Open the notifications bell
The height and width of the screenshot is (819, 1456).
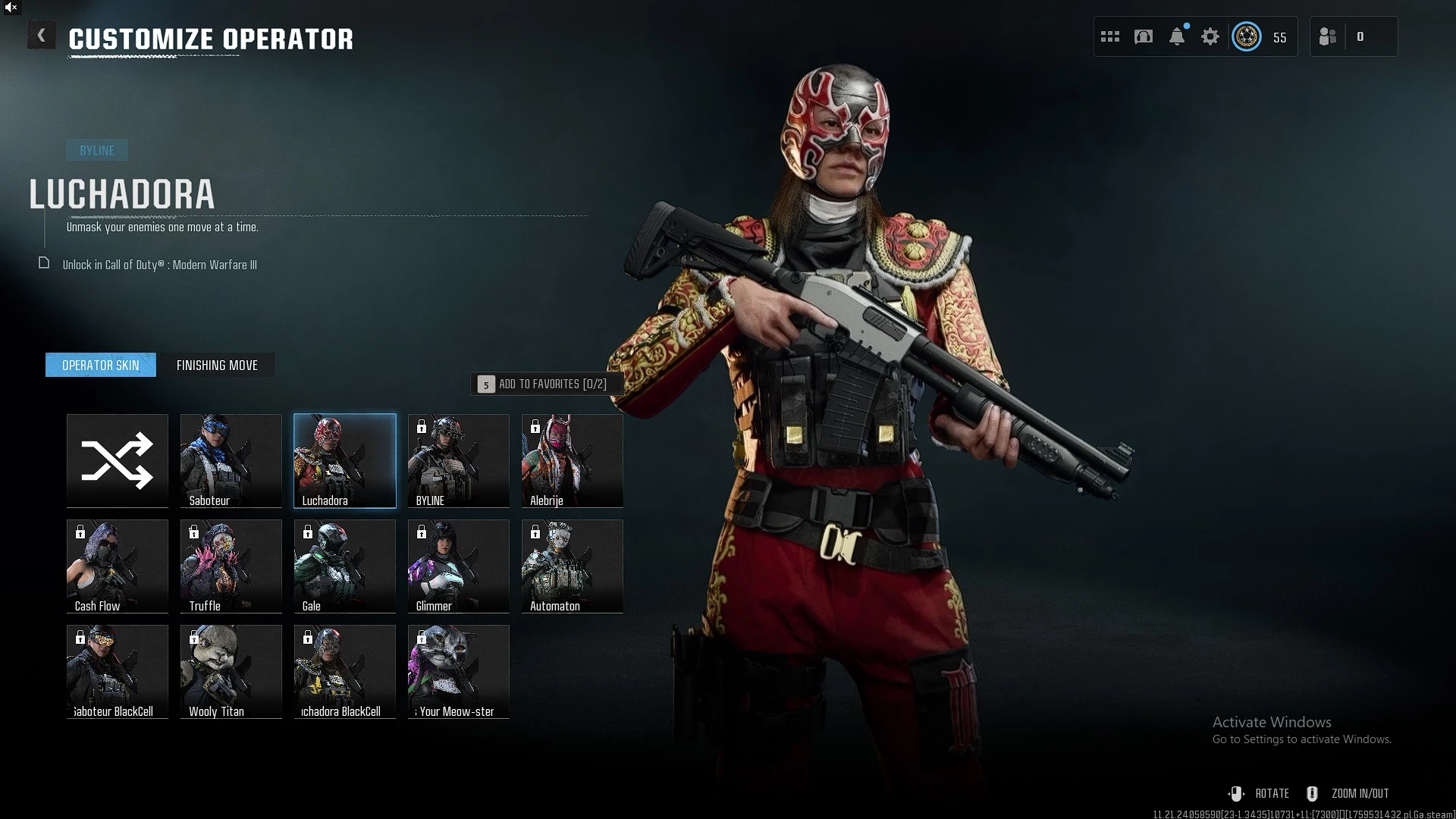[x=1177, y=36]
